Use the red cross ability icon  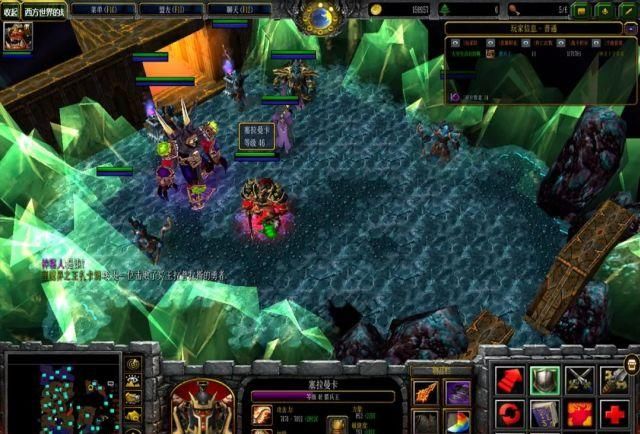[x=616, y=413]
